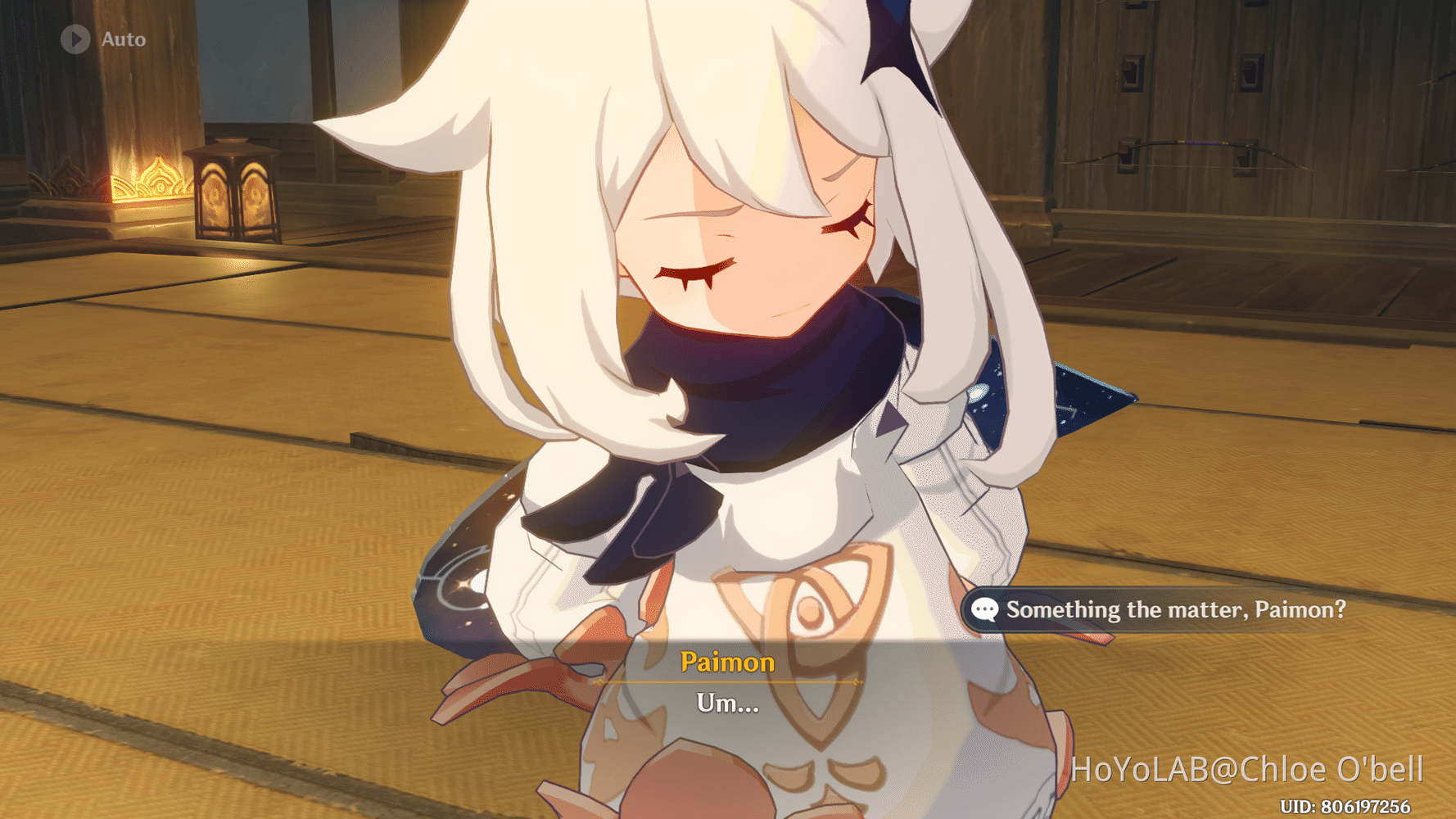Click the golden divider under Paimon's name
The height and width of the screenshot is (819, 1456).
727,682
